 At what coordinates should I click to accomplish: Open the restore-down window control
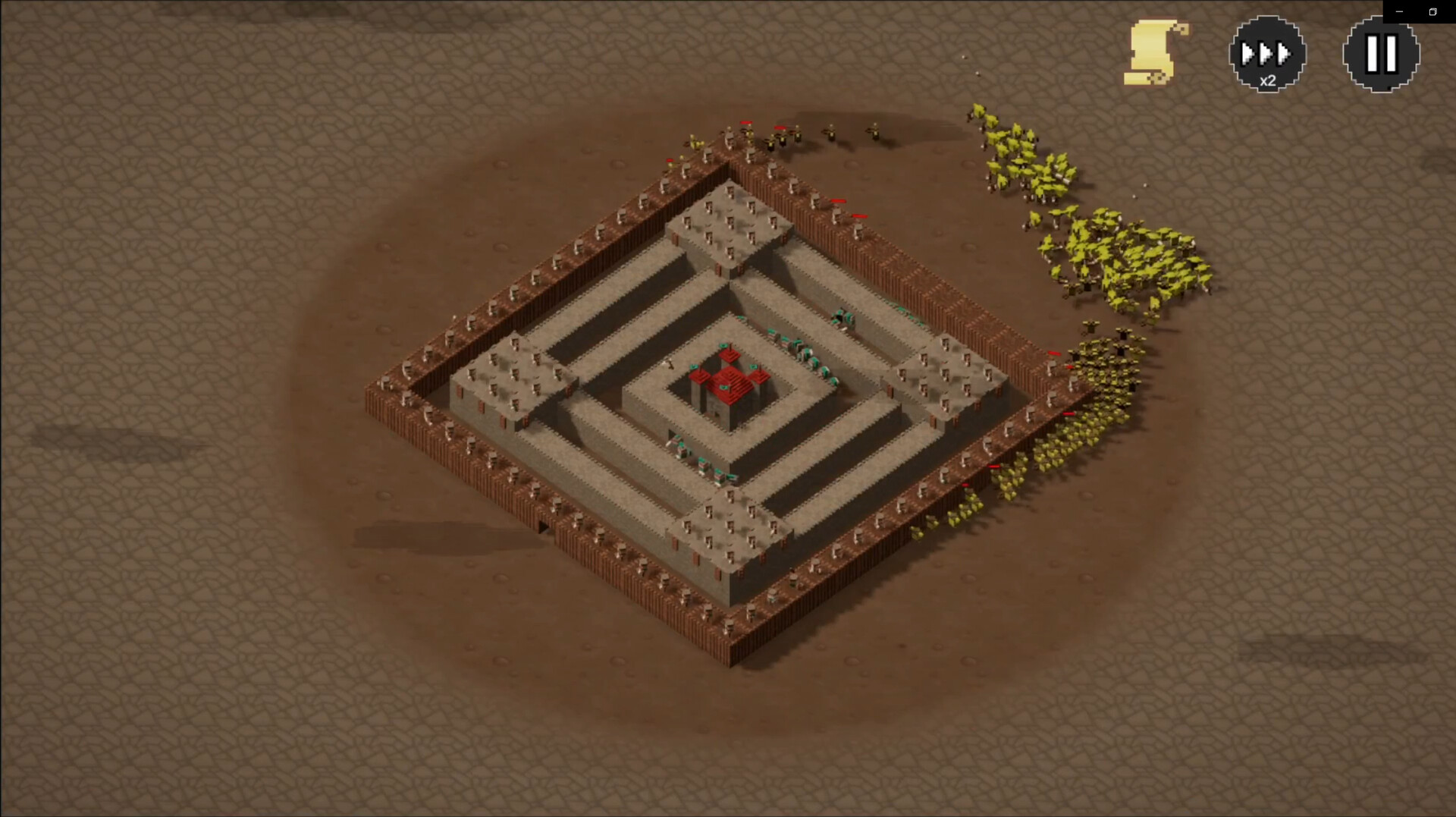point(1432,11)
